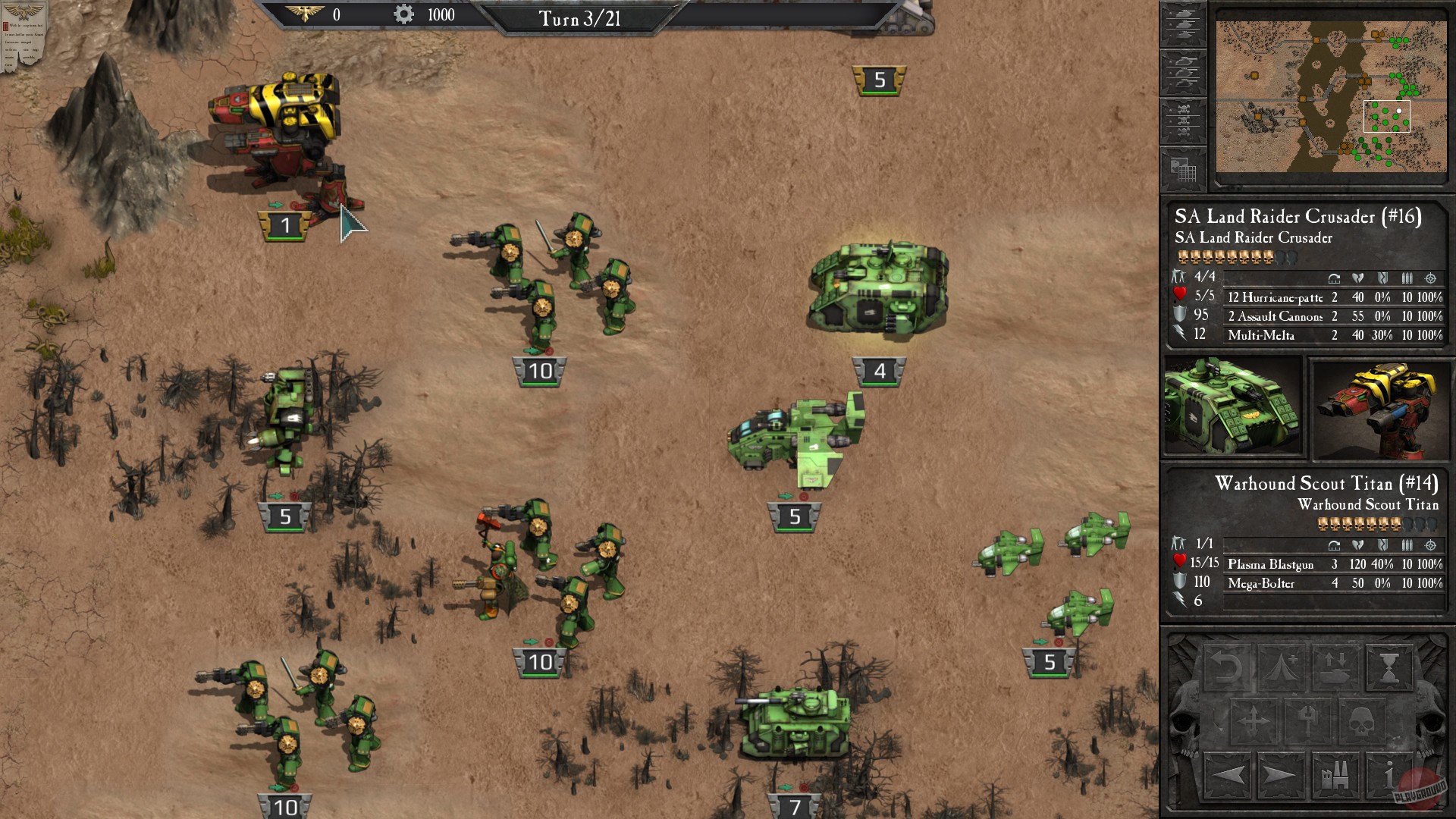Image resolution: width=1456 pixels, height=819 pixels.
Task: Toggle the top vehicle roster panel on left sidebar
Action: click(1184, 24)
